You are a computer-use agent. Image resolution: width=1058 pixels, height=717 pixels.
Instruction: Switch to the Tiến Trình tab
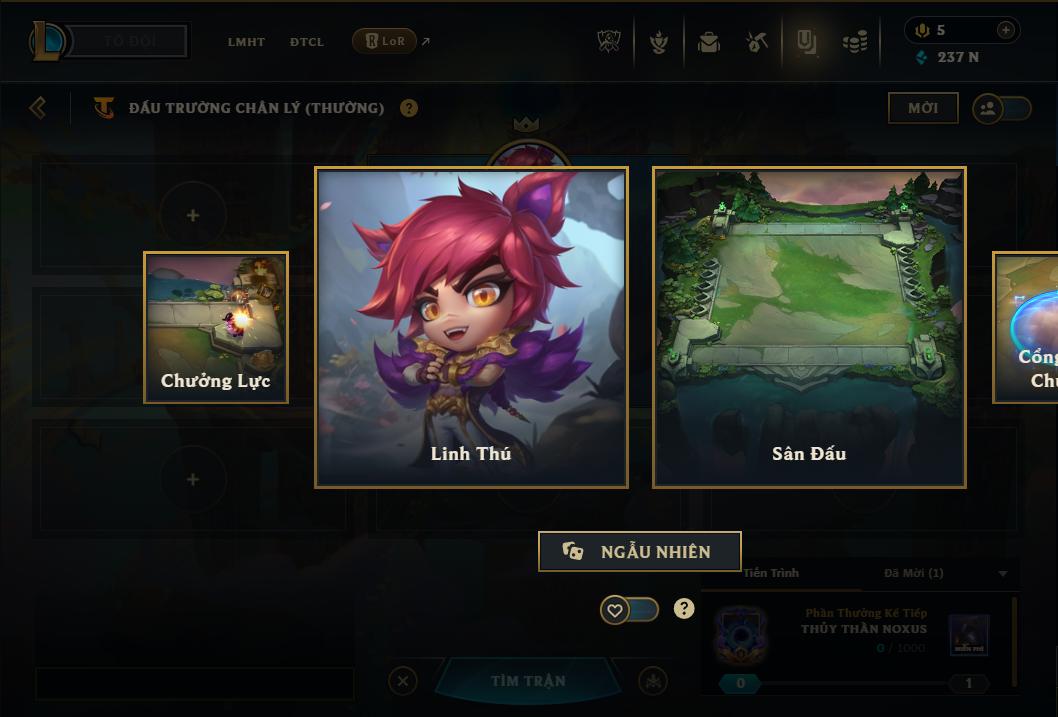pyautogui.click(x=771, y=573)
